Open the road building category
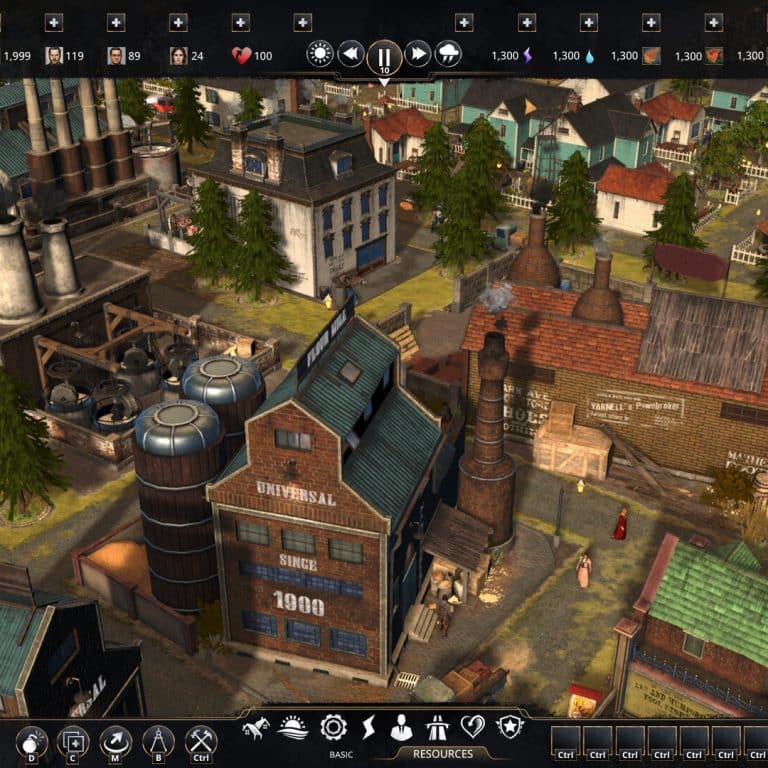Viewport: 768px width, 768px height. (x=438, y=727)
